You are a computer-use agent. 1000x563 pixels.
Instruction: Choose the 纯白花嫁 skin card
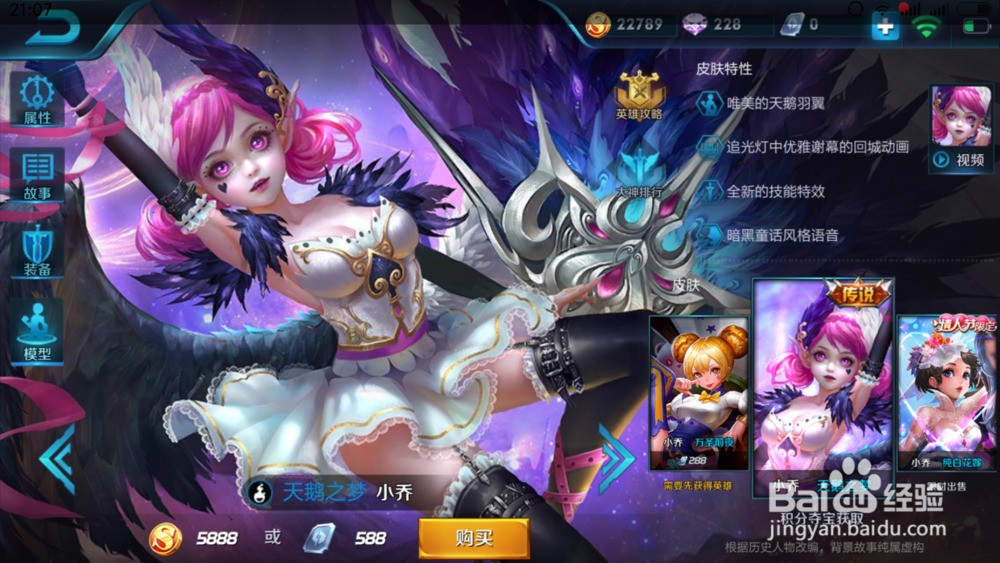pos(948,393)
